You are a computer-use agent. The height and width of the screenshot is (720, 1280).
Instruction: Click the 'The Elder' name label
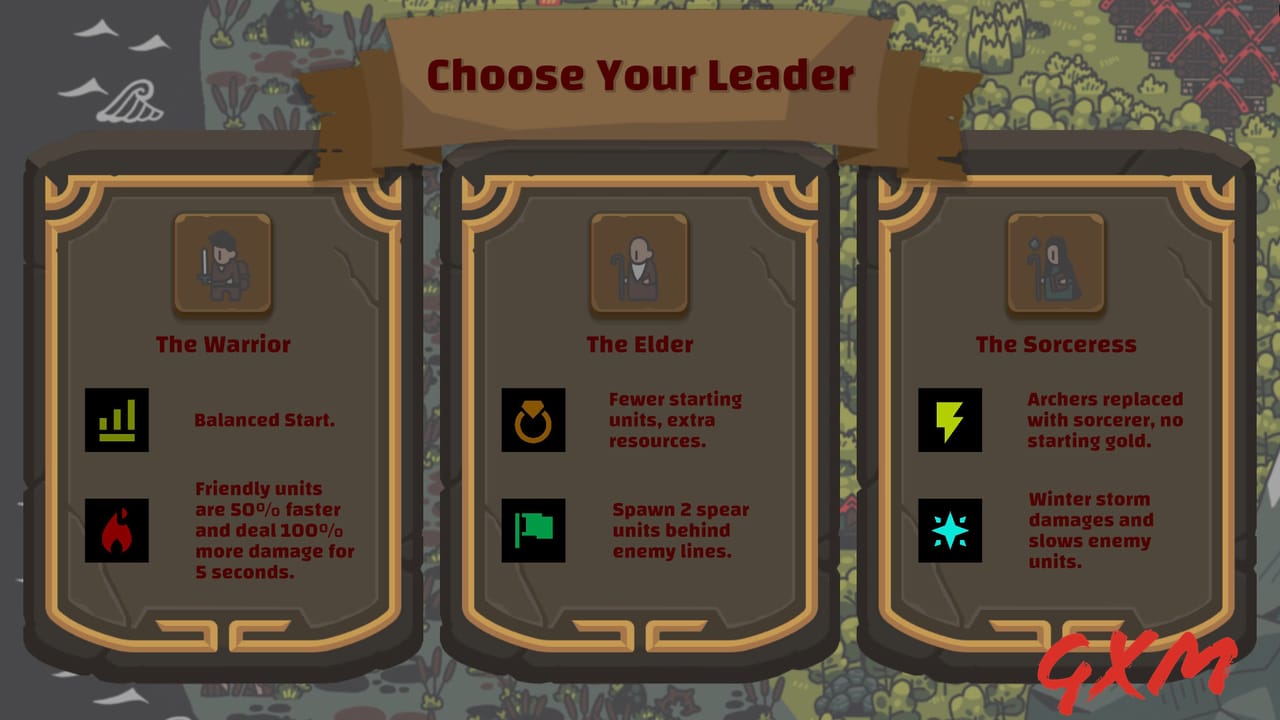tap(640, 344)
